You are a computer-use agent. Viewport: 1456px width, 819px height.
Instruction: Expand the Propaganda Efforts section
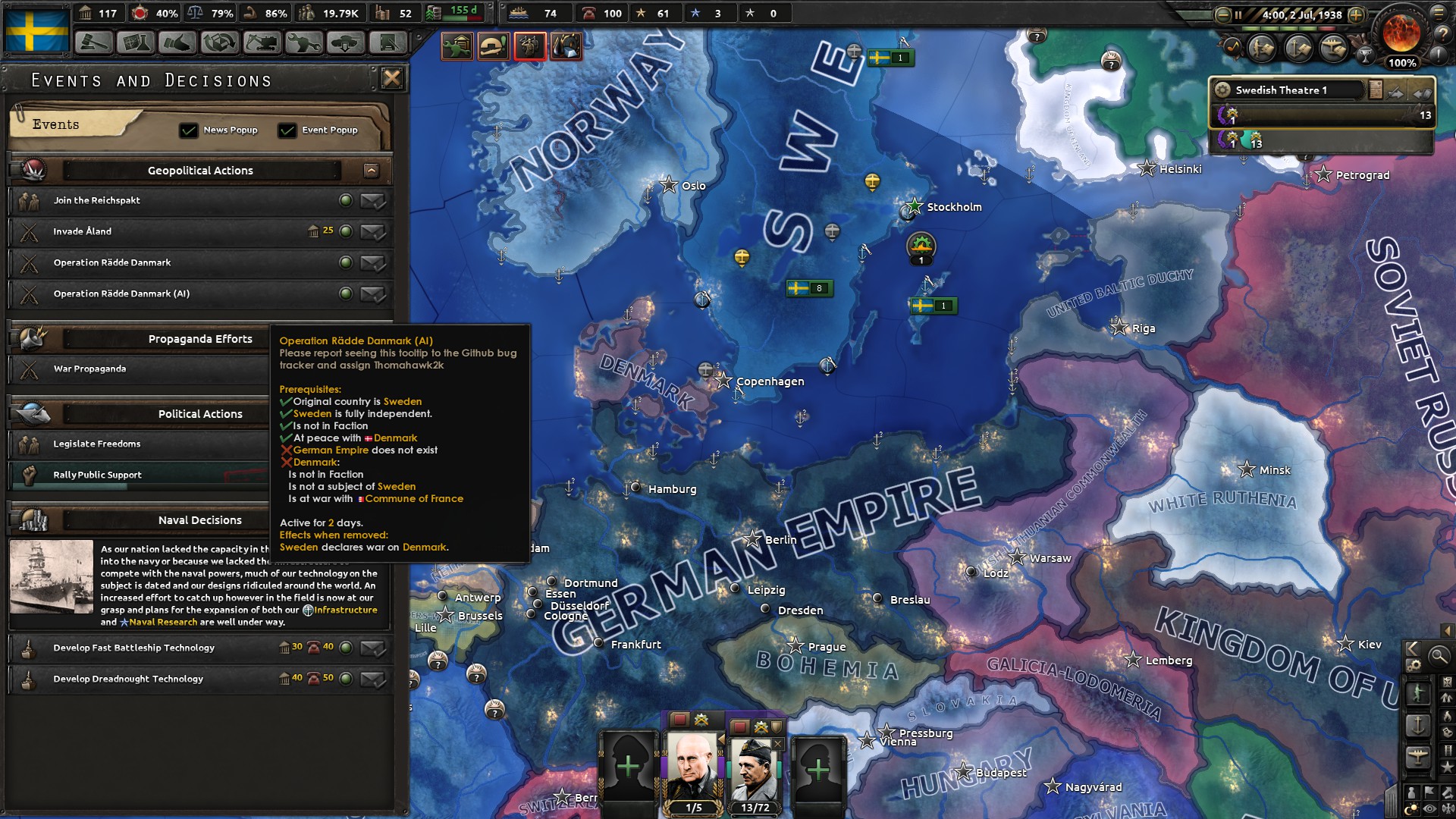click(200, 339)
